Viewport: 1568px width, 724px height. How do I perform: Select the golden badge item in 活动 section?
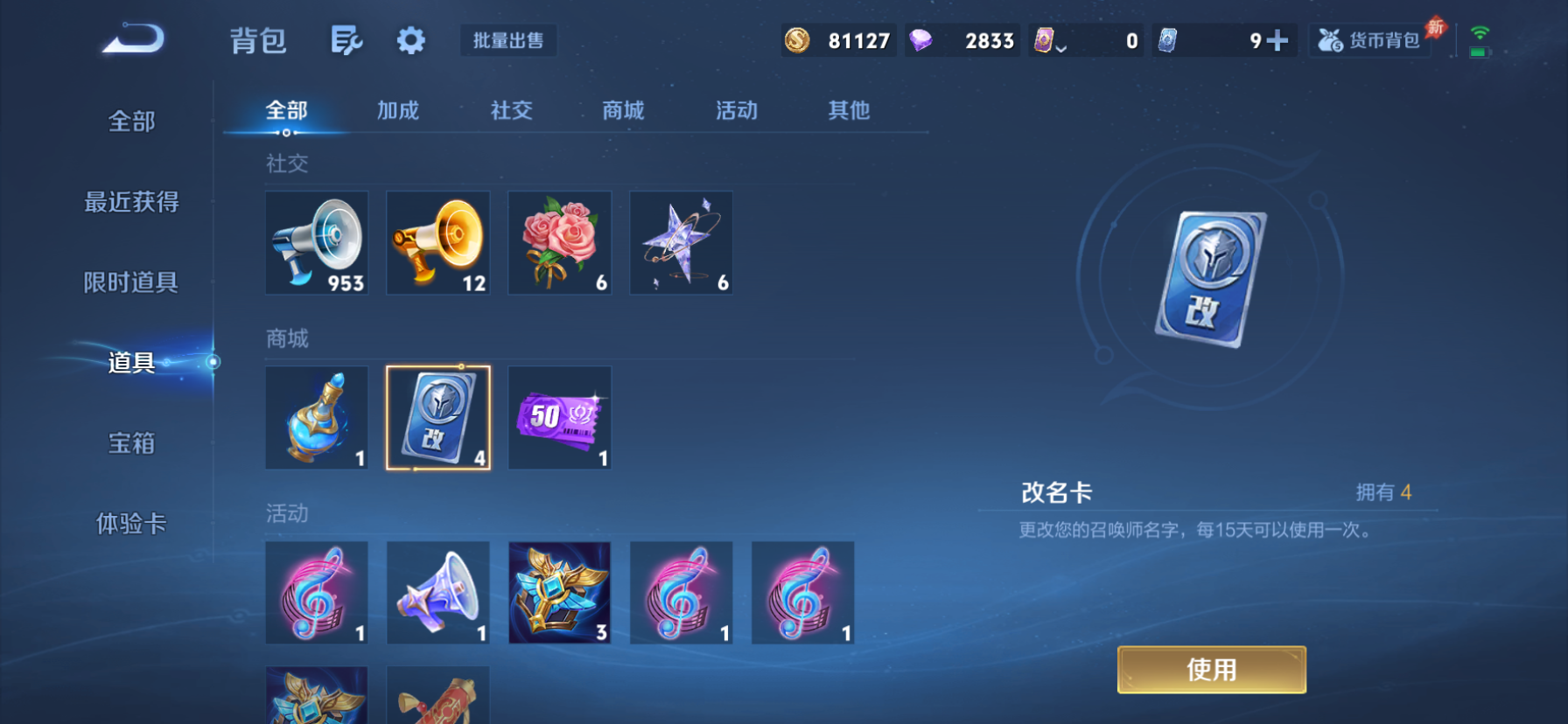click(x=559, y=592)
